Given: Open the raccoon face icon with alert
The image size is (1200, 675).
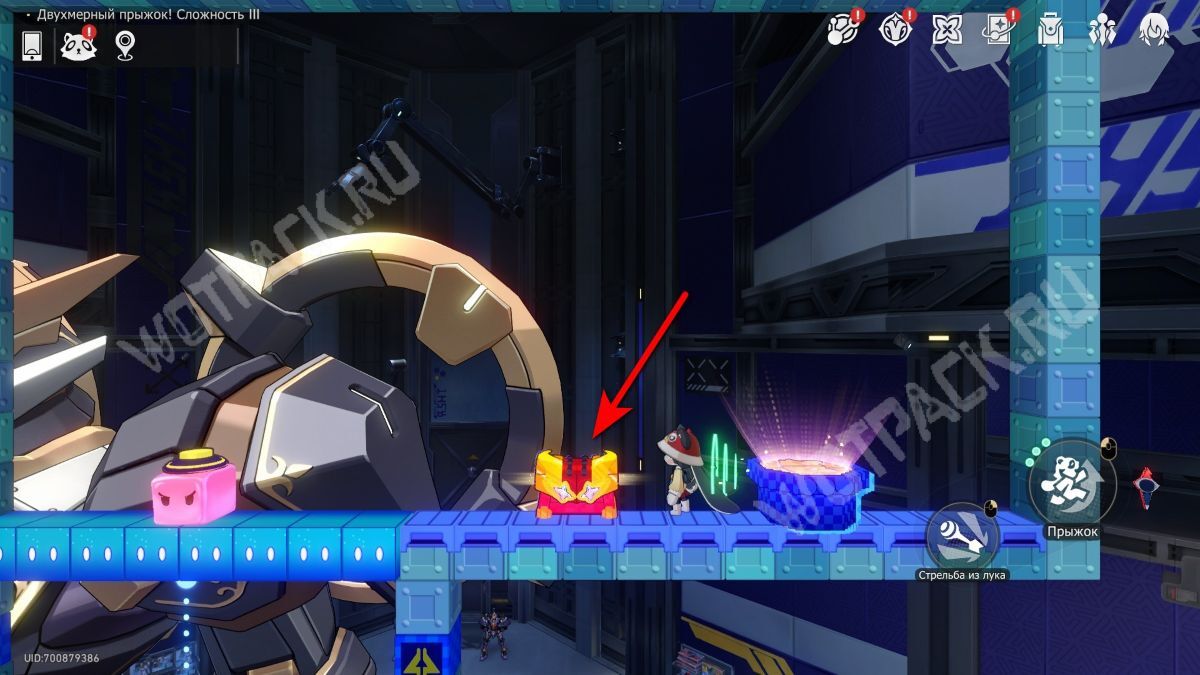Looking at the screenshot, I should (77, 44).
